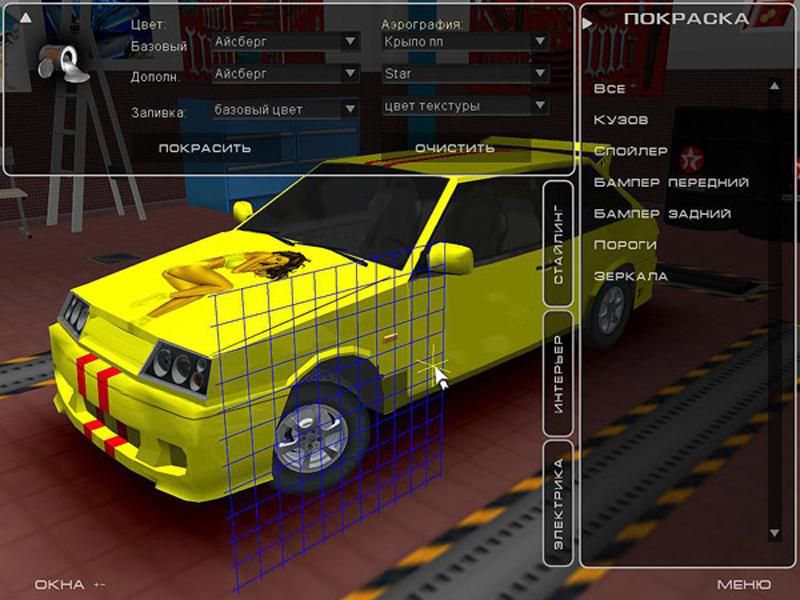Open the Заливка fill type dropdown

point(286,109)
